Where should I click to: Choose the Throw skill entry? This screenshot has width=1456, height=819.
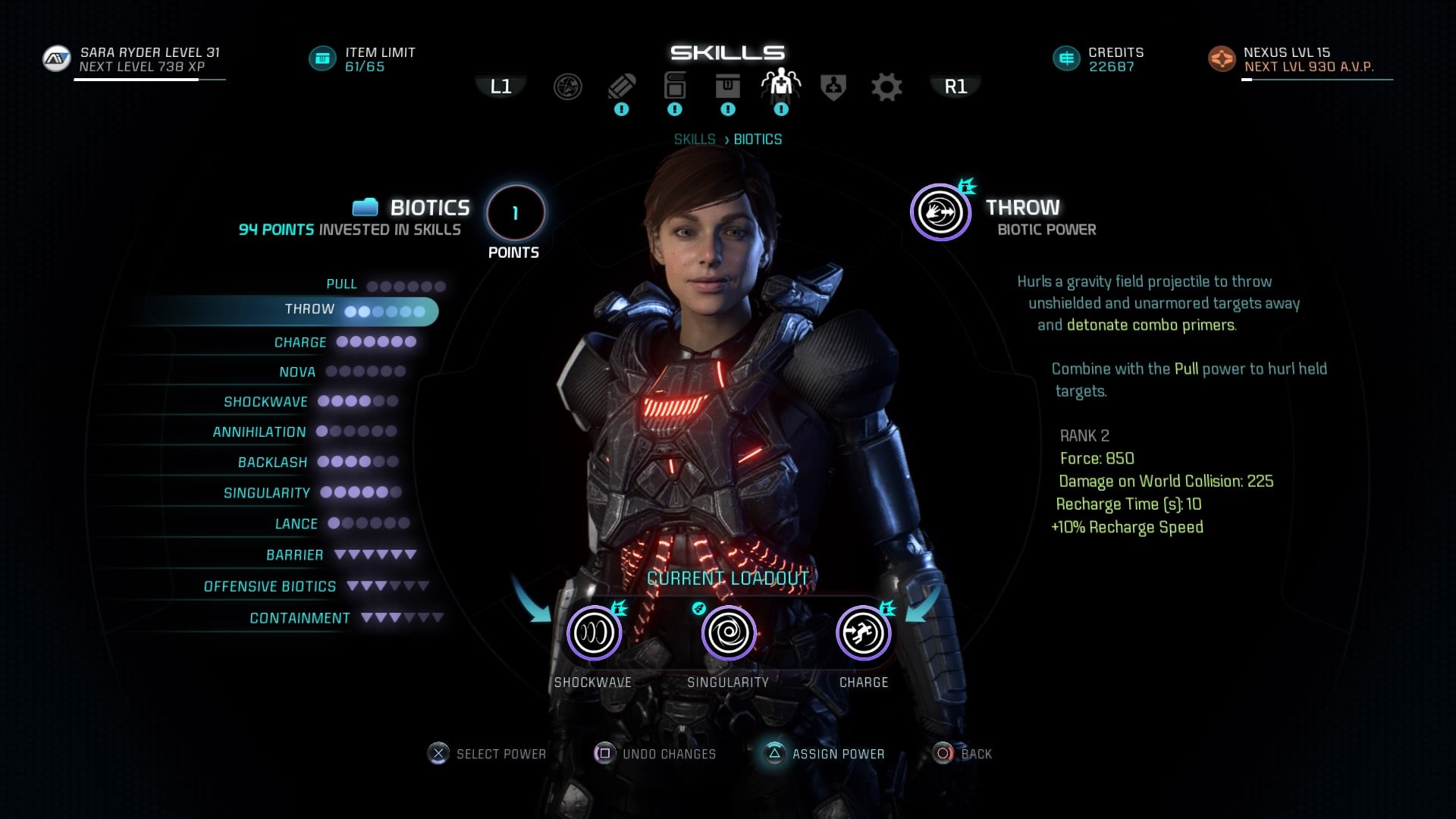[x=309, y=310]
